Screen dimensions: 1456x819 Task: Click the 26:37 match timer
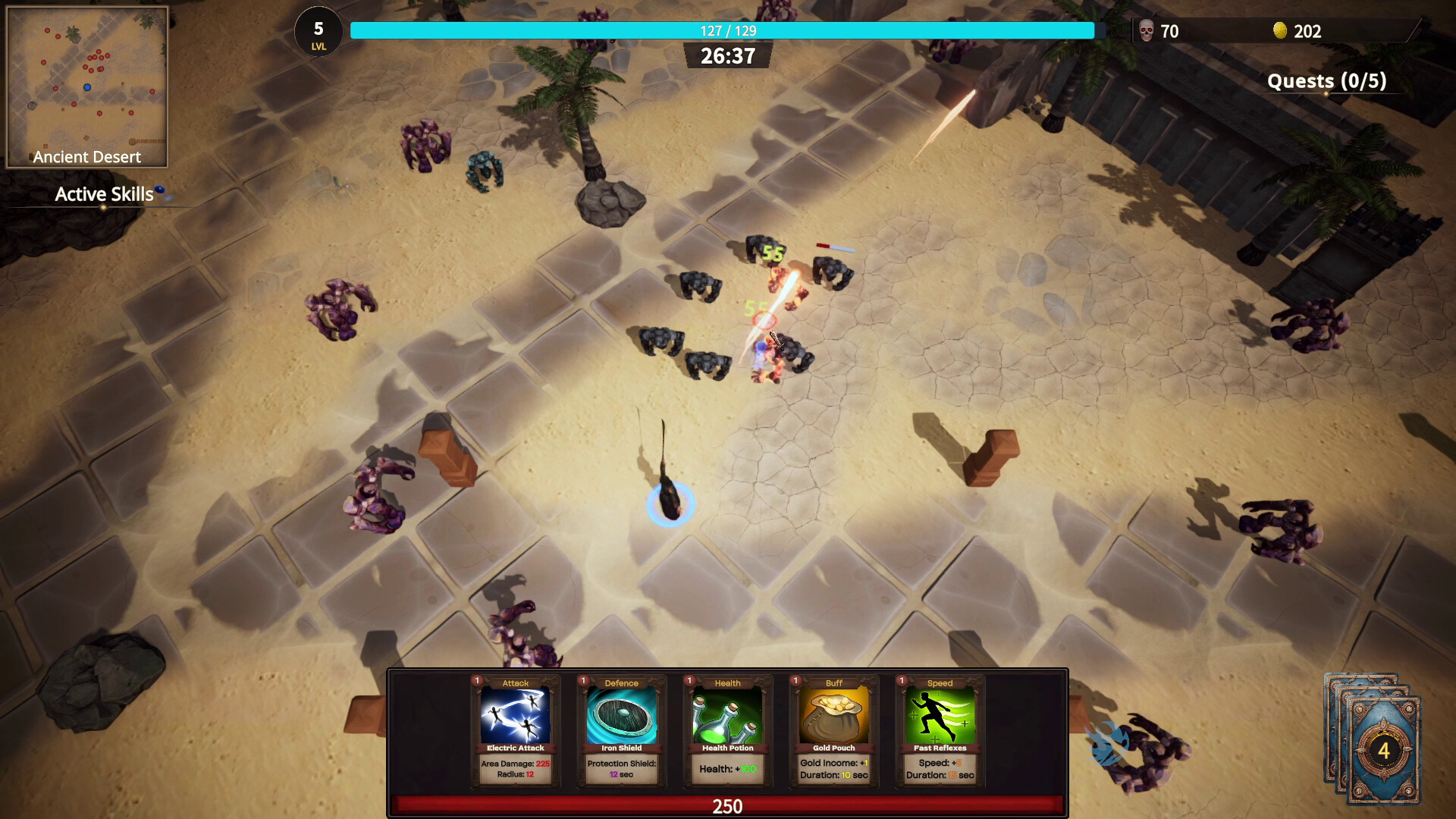click(726, 55)
